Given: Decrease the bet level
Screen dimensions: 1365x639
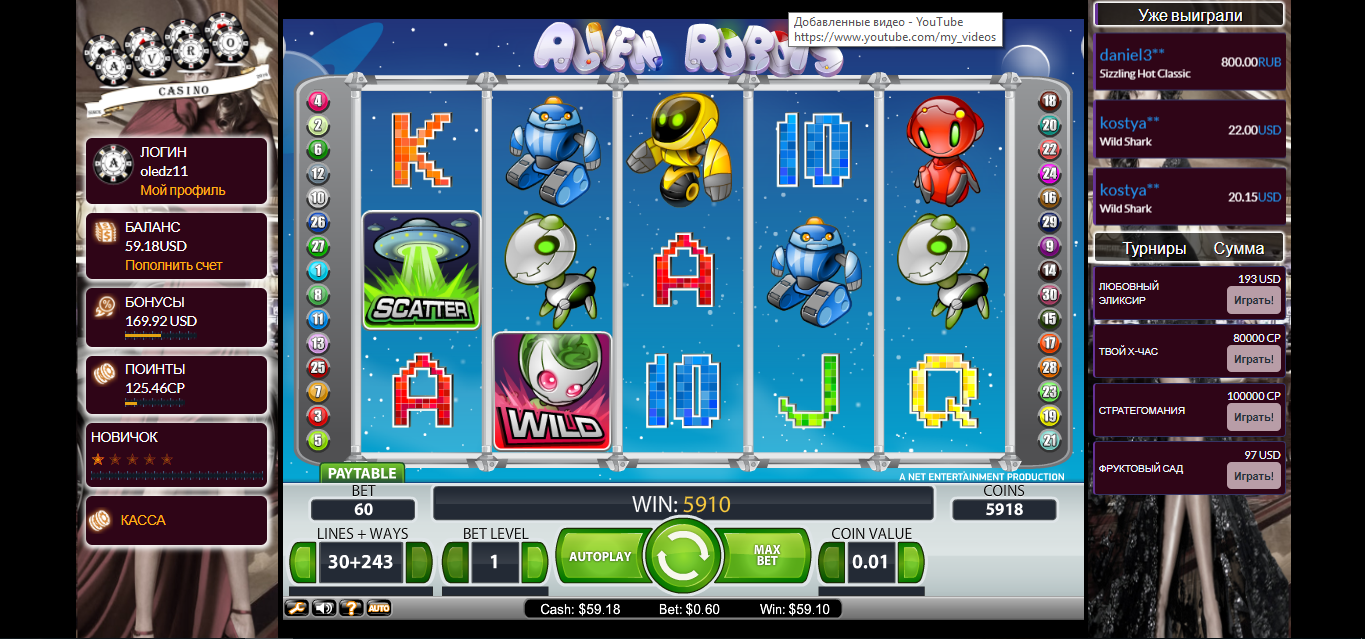Looking at the screenshot, I should point(455,562).
